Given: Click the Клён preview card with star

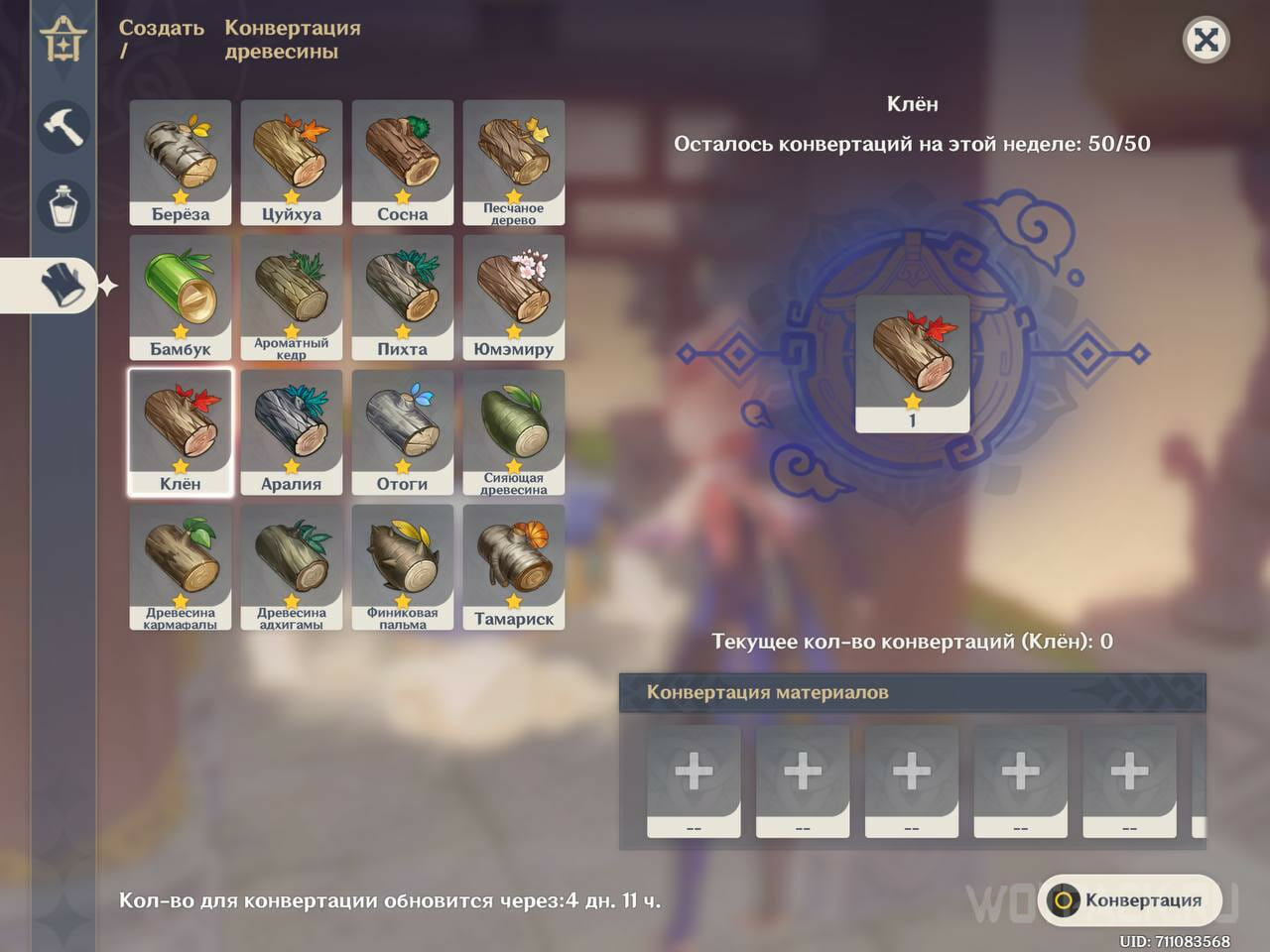Looking at the screenshot, I should click(912, 362).
